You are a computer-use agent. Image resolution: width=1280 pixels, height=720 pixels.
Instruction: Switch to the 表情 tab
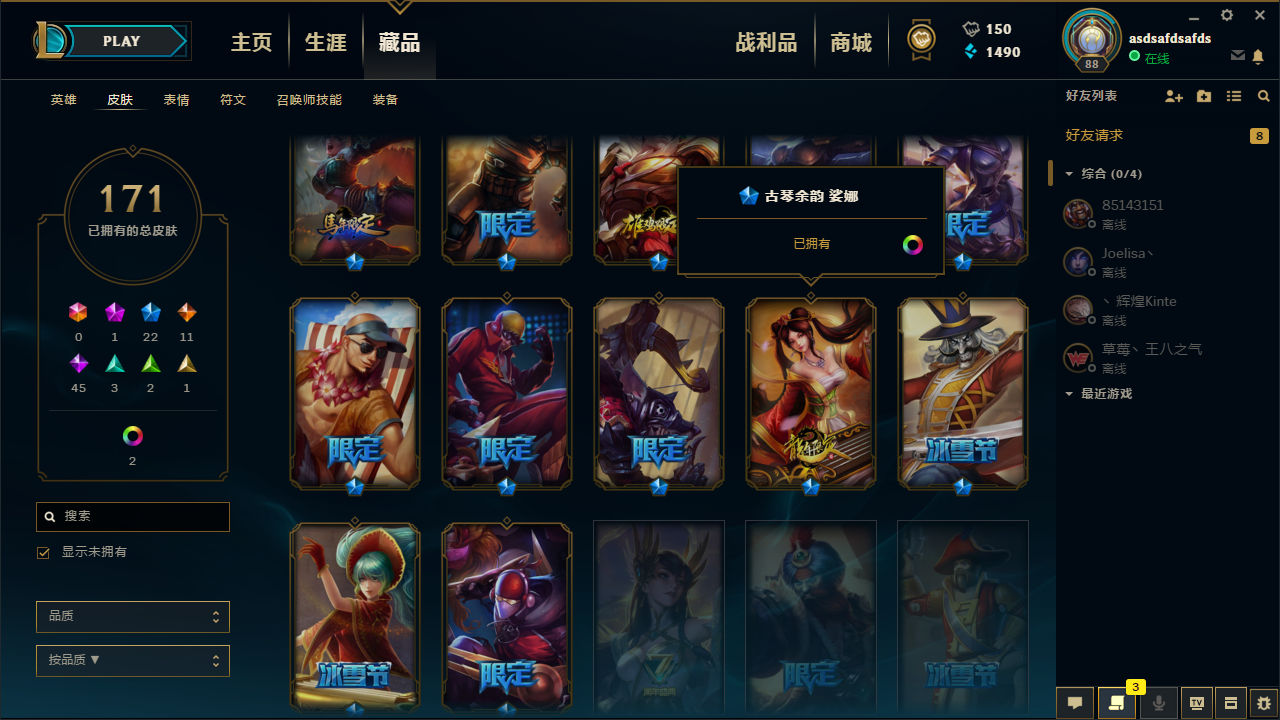(x=176, y=99)
